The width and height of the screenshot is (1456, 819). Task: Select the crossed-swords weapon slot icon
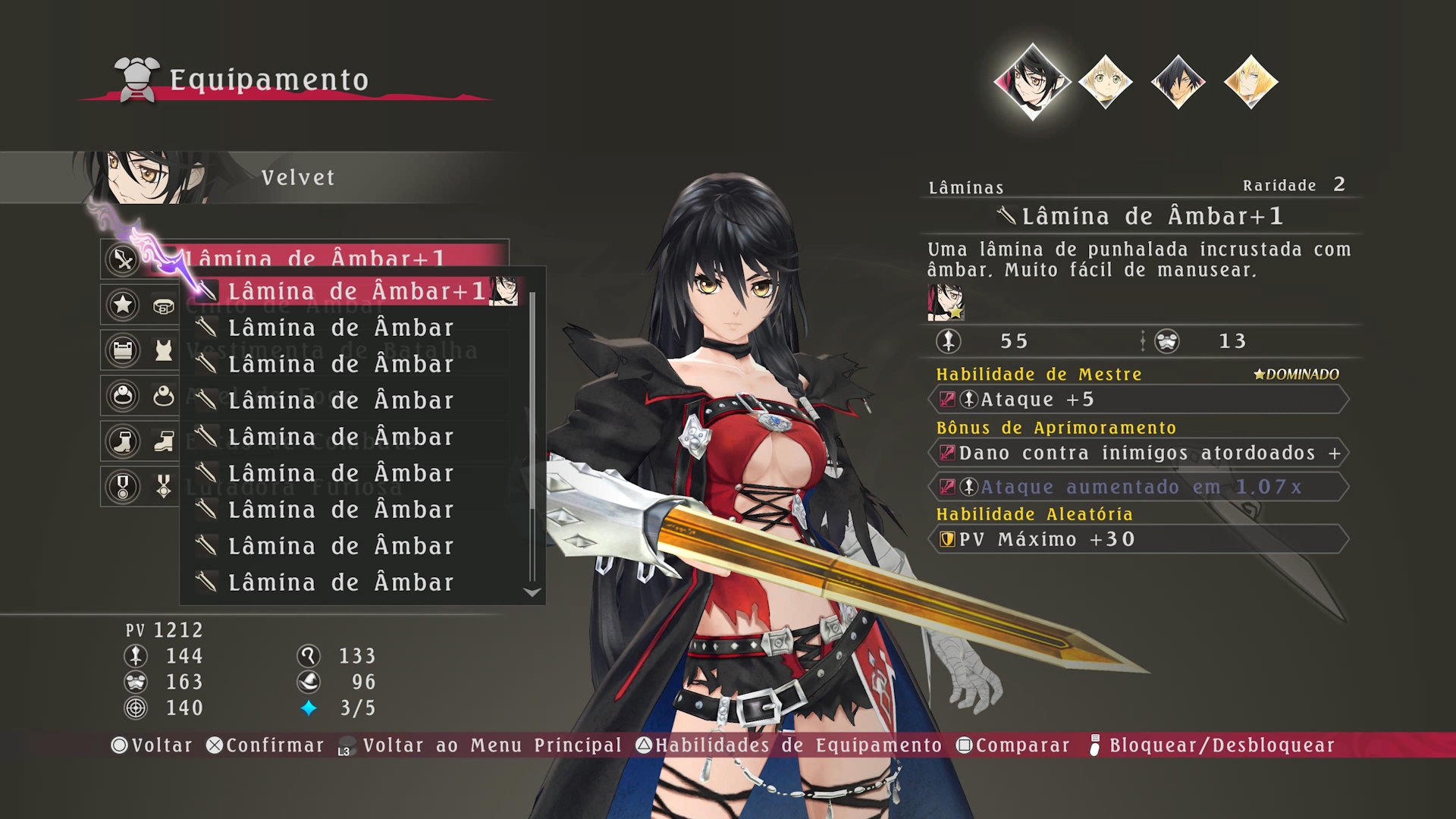[x=123, y=259]
